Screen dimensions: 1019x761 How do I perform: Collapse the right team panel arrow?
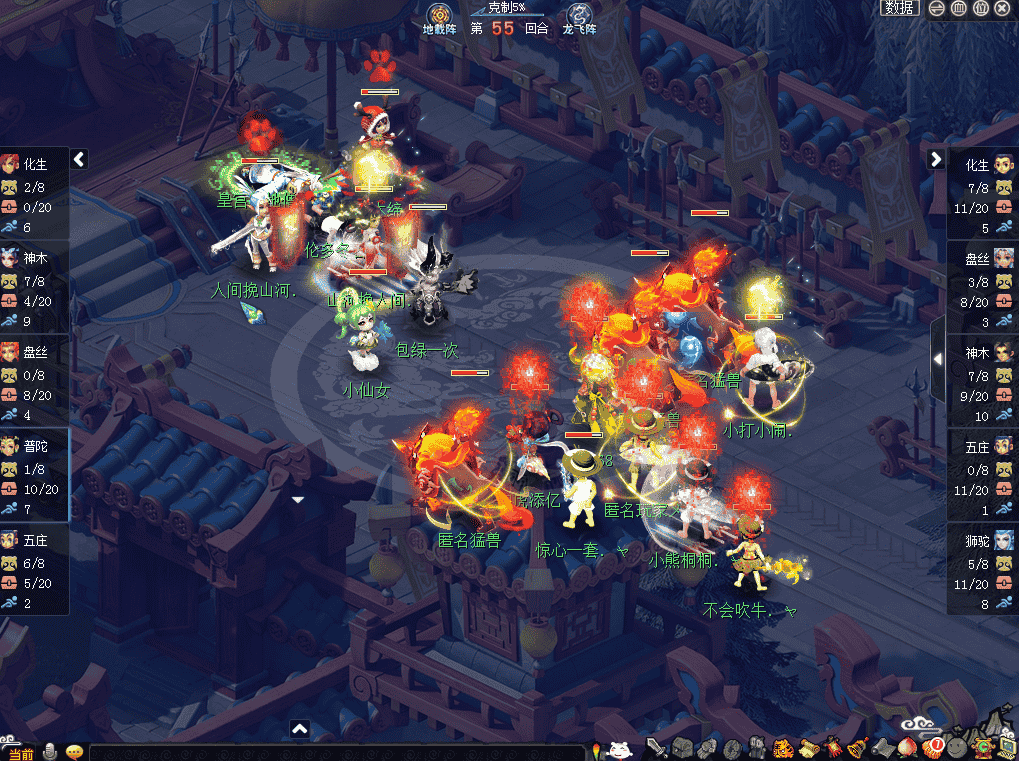click(936, 159)
